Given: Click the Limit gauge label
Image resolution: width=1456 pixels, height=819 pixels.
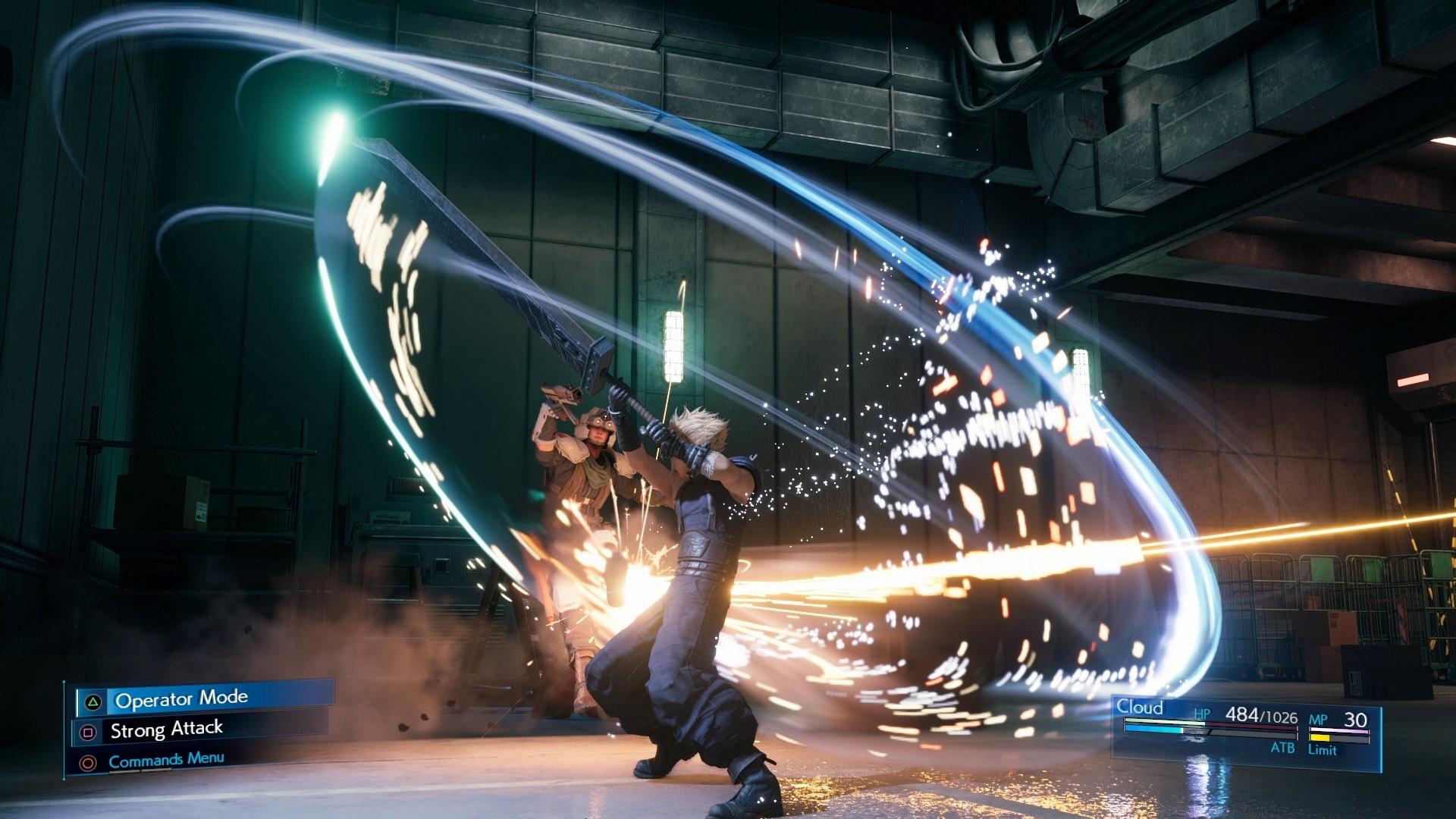Looking at the screenshot, I should click(x=1323, y=750).
